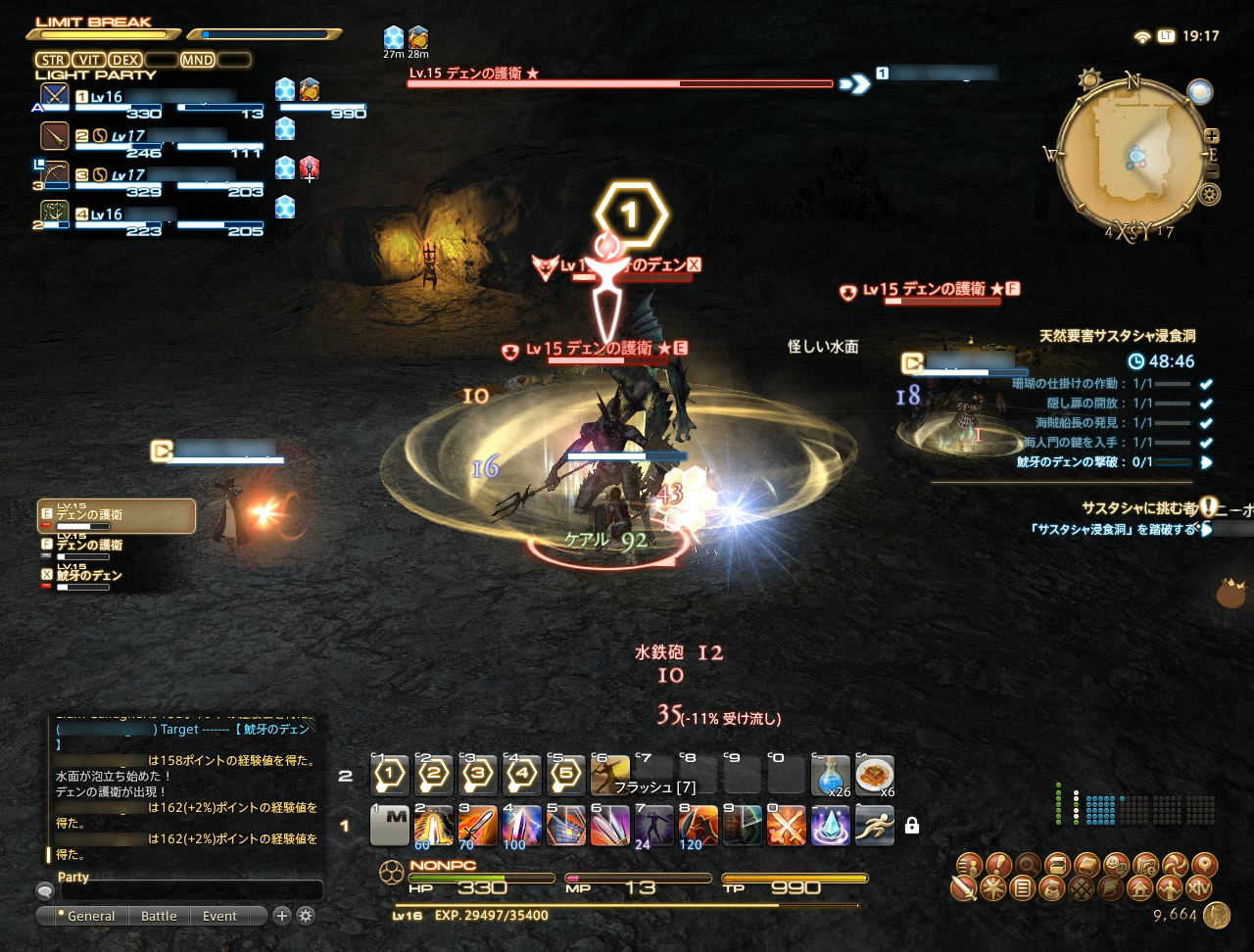Apply target marker number 1 hexagon
1254x952 pixels.
coord(390,775)
